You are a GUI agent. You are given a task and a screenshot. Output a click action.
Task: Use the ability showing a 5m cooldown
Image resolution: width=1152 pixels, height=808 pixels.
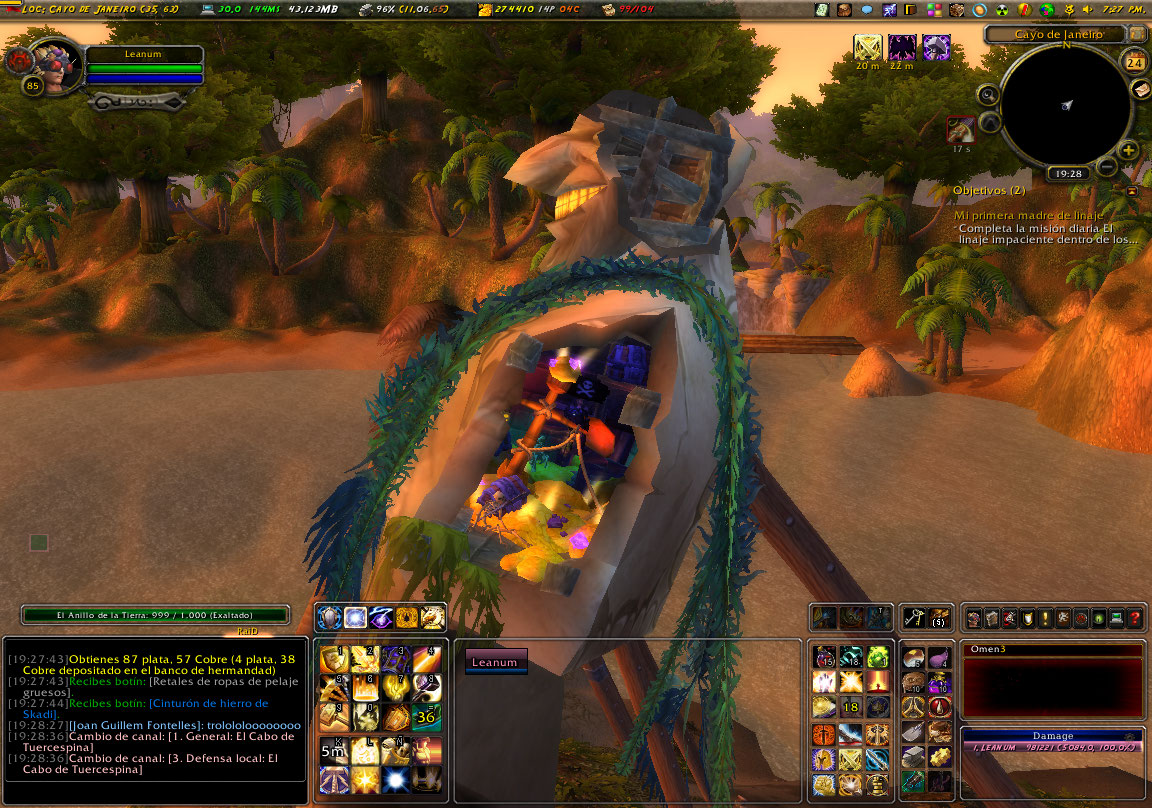333,748
